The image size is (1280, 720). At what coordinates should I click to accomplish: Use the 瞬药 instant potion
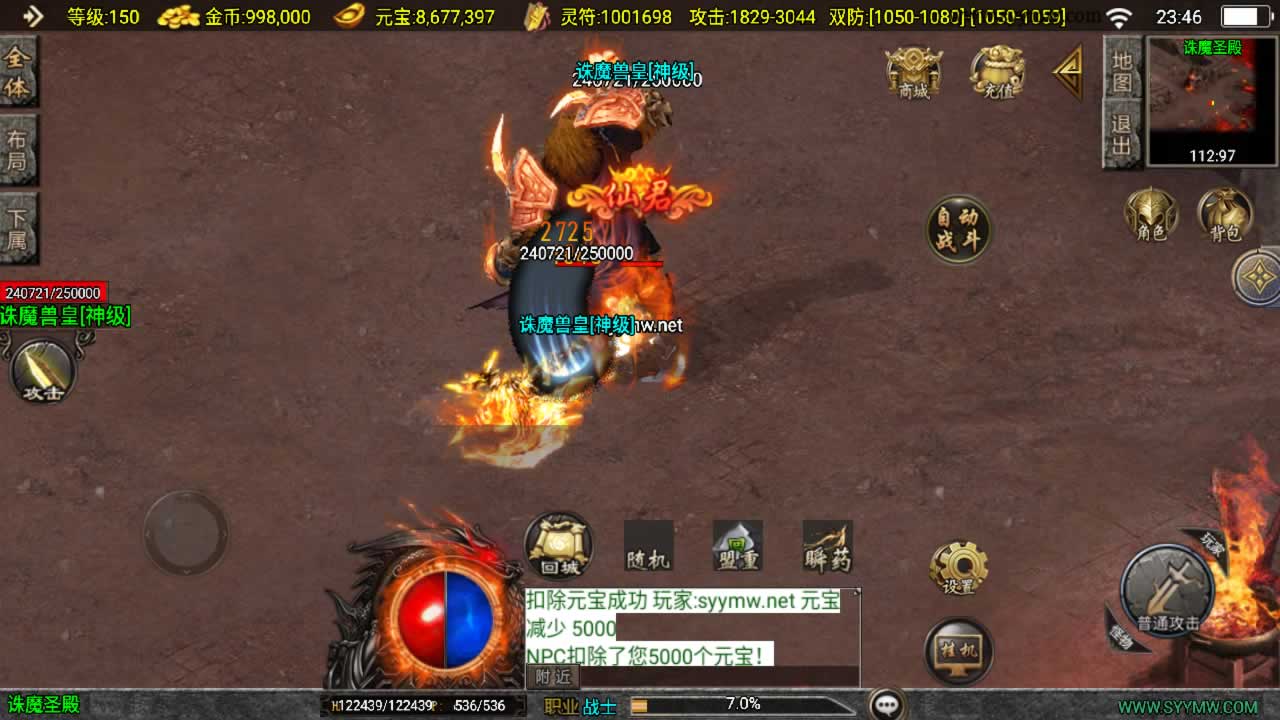(828, 546)
